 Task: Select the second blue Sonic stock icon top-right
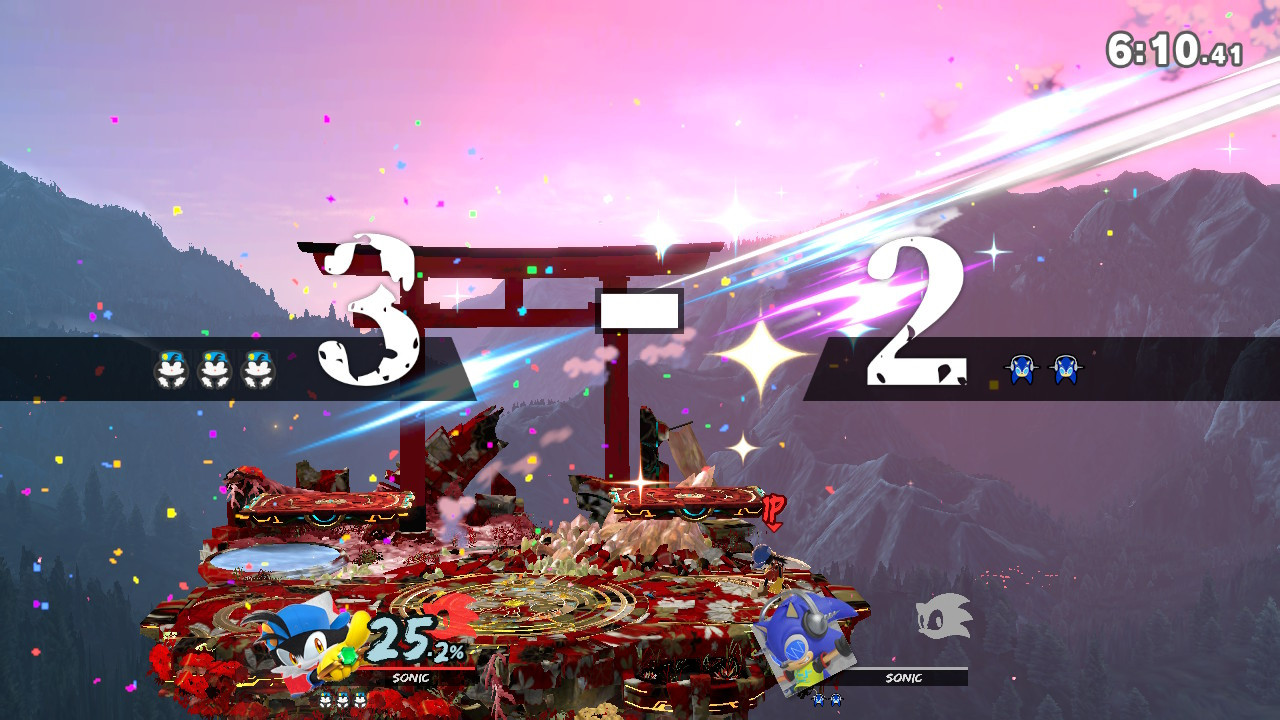tap(1065, 368)
